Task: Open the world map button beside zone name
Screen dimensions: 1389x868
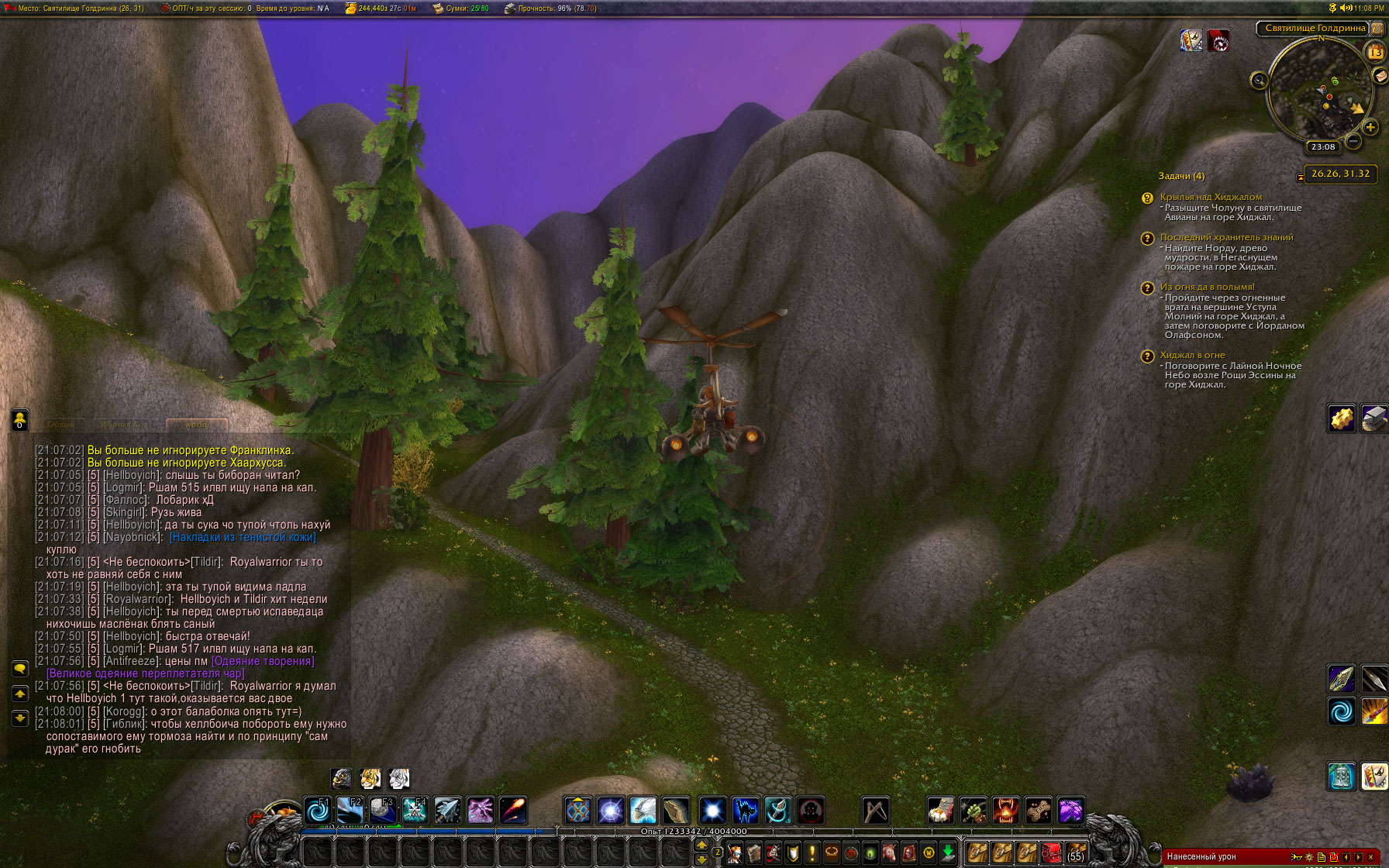Action: coord(1377,28)
